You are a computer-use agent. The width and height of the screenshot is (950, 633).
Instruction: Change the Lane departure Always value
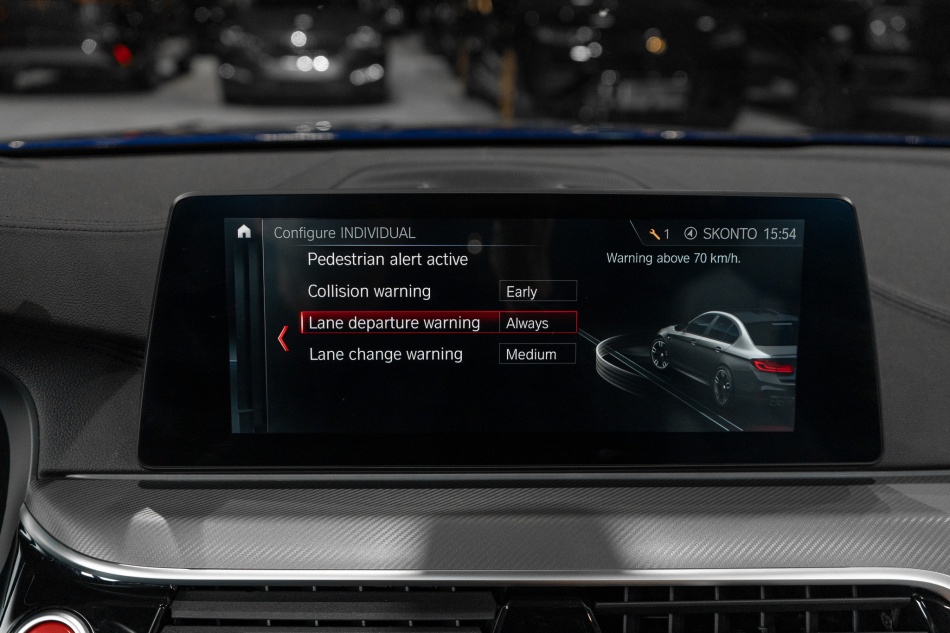click(537, 323)
